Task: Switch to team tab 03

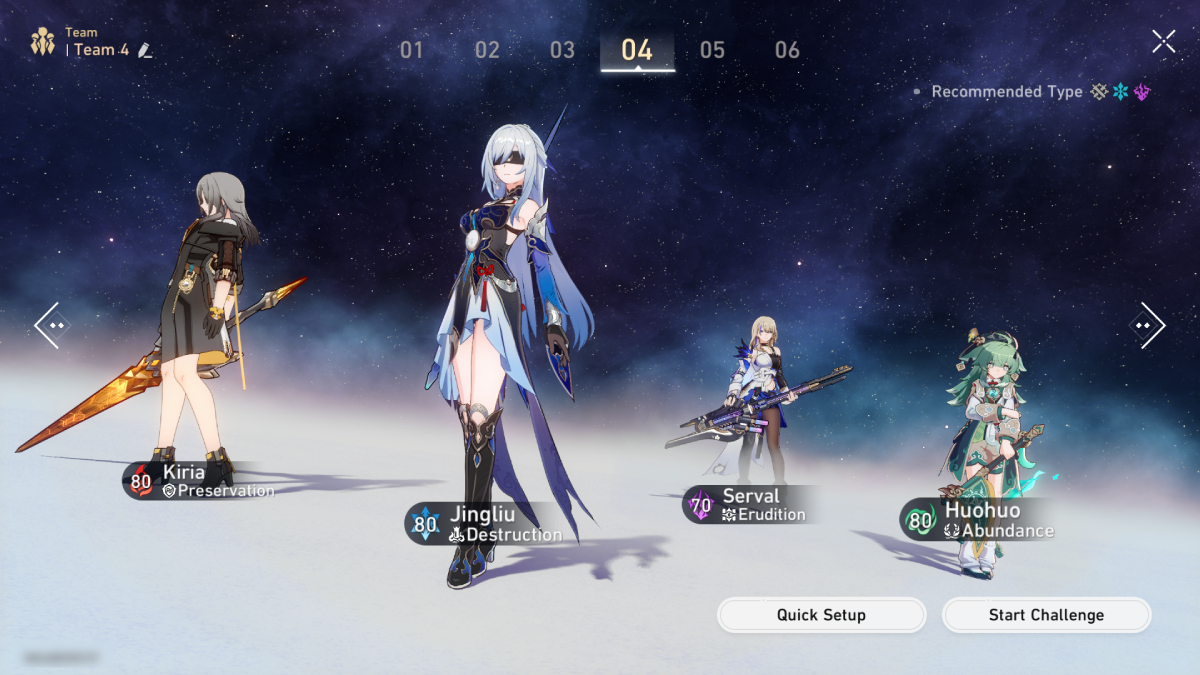Action: tap(562, 50)
